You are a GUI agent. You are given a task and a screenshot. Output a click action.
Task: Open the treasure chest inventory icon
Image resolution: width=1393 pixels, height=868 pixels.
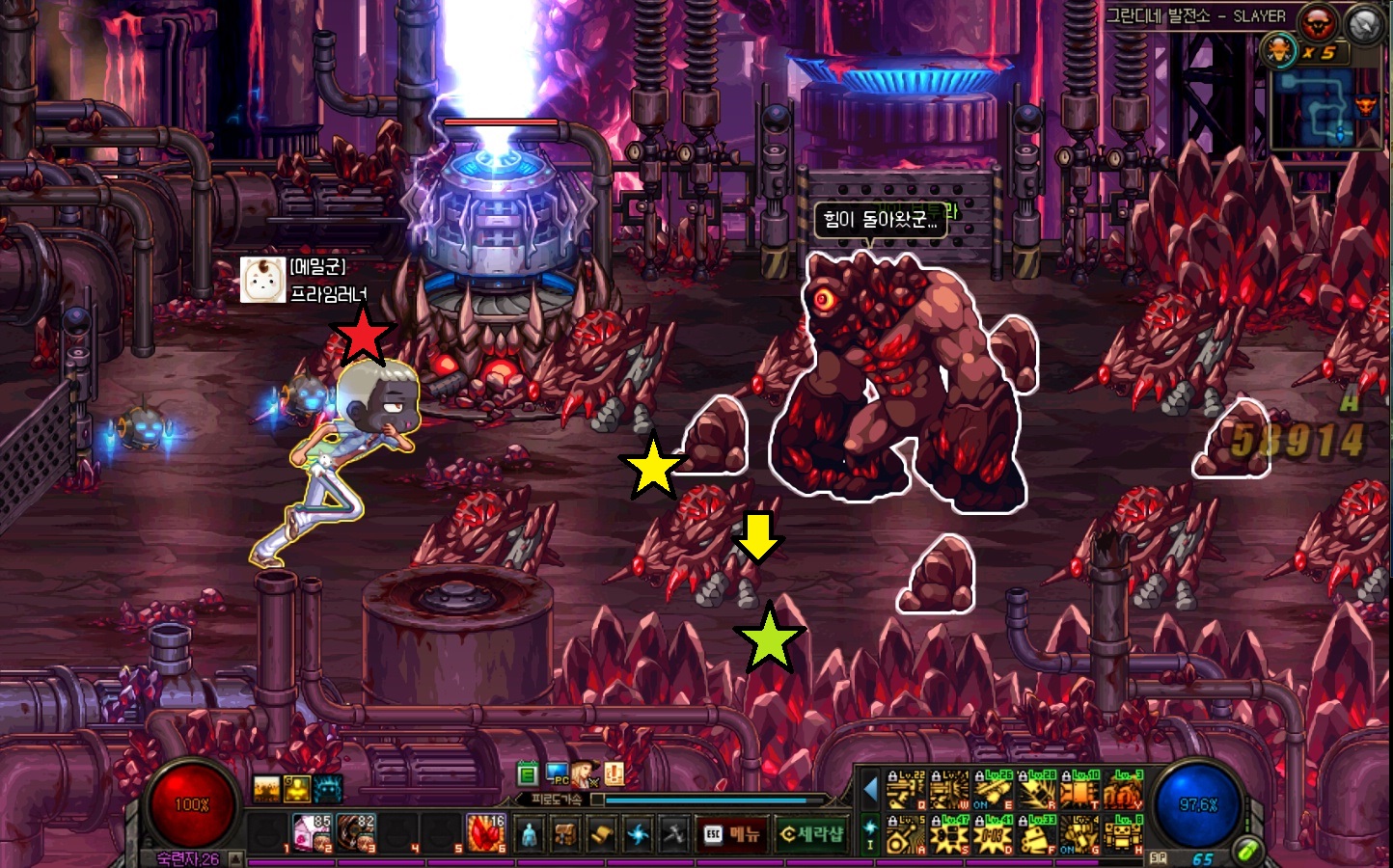point(565,834)
